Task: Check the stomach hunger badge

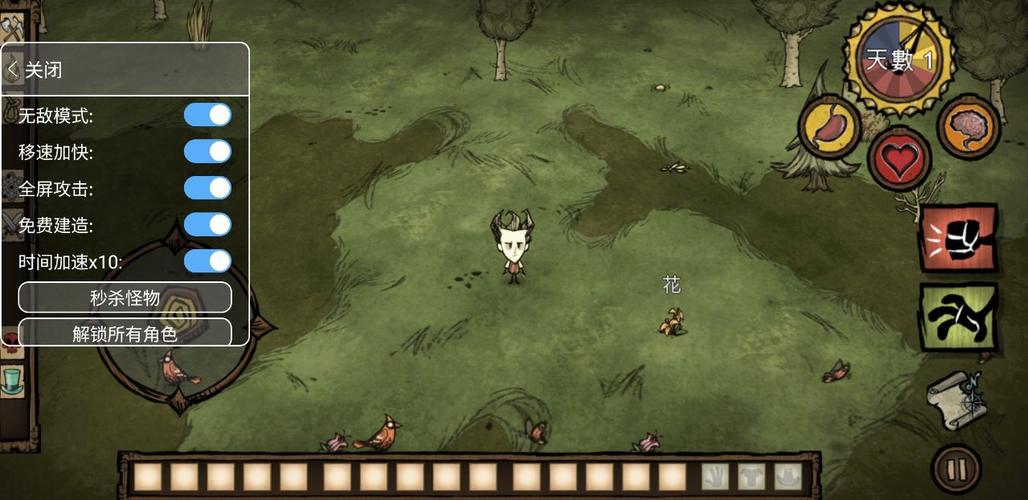Action: pyautogui.click(x=830, y=127)
